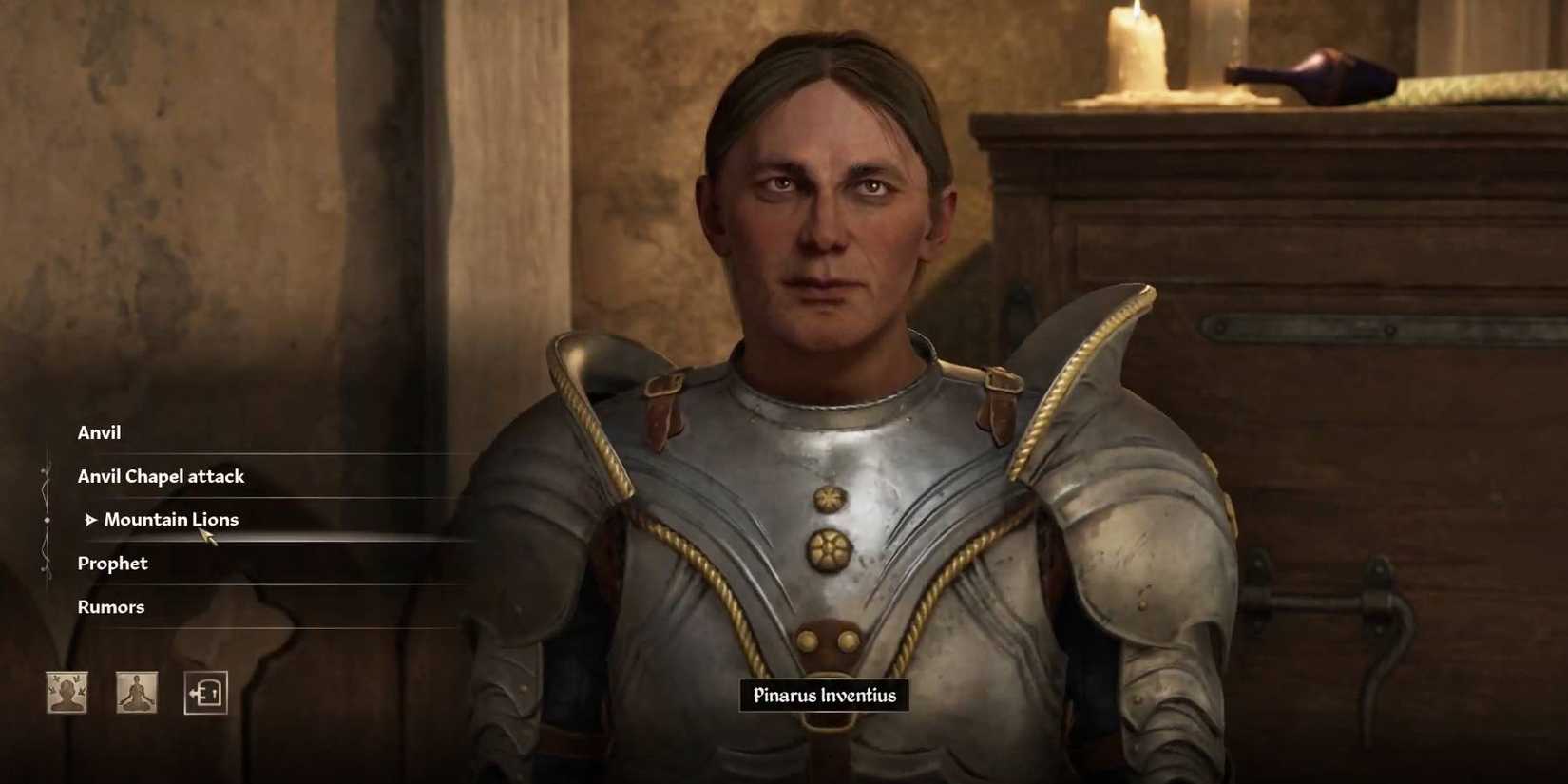This screenshot has width=1568, height=784.
Task: Click the last topic in the dialogue list
Action: pyautogui.click(x=111, y=606)
